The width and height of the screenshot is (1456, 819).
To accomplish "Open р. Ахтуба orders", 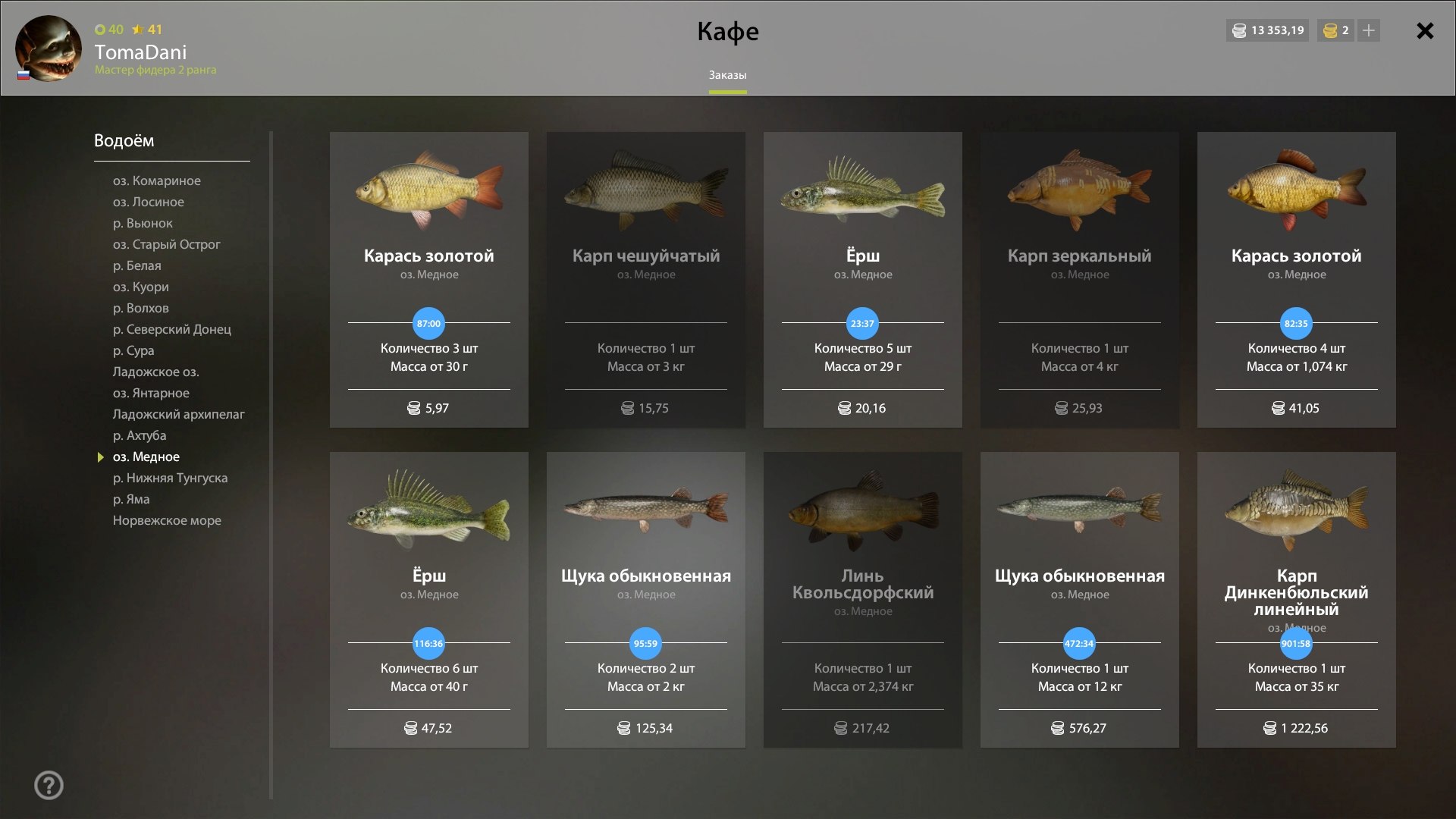I will point(140,435).
